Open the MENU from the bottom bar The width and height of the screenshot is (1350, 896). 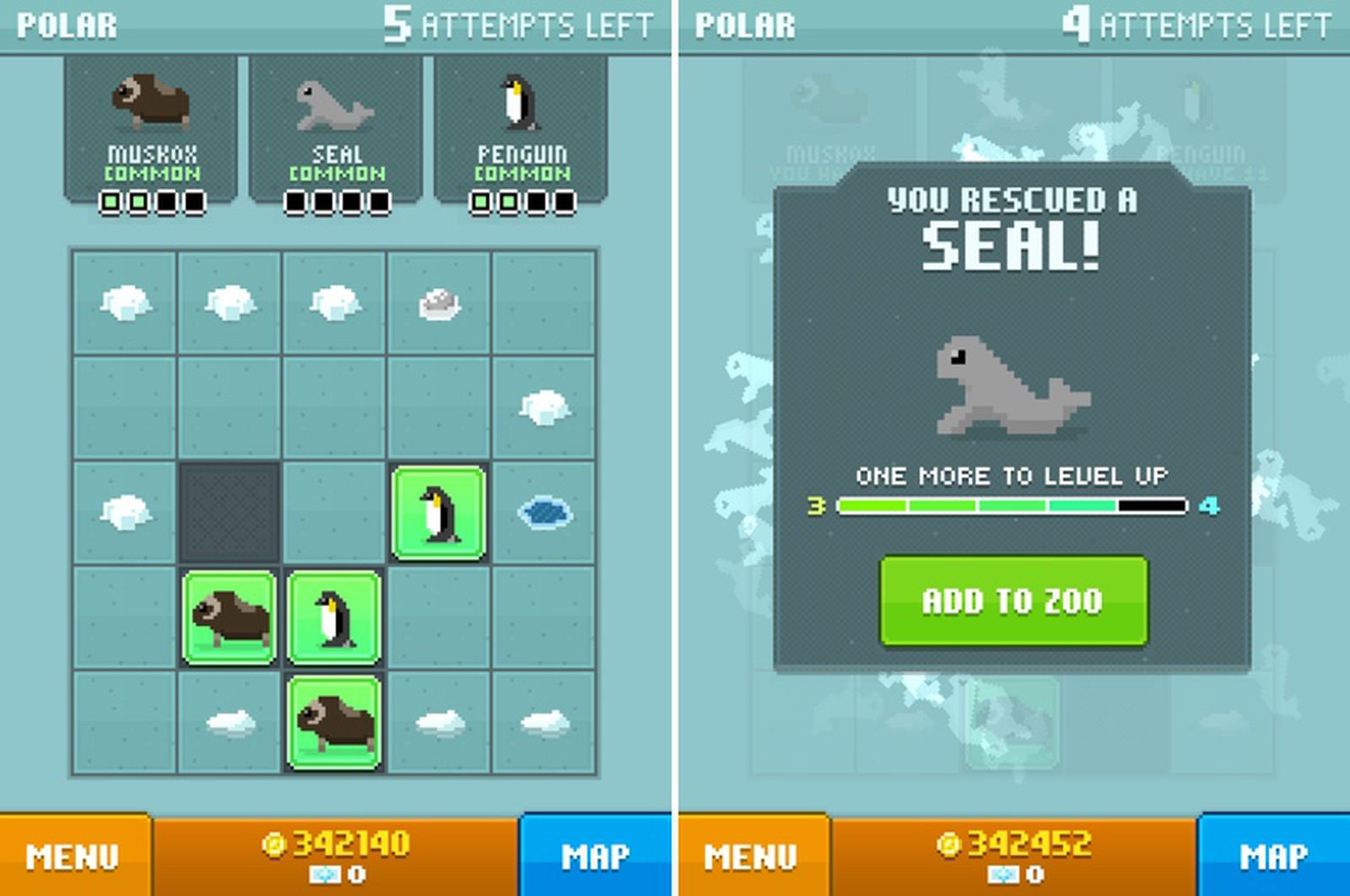pos(72,855)
